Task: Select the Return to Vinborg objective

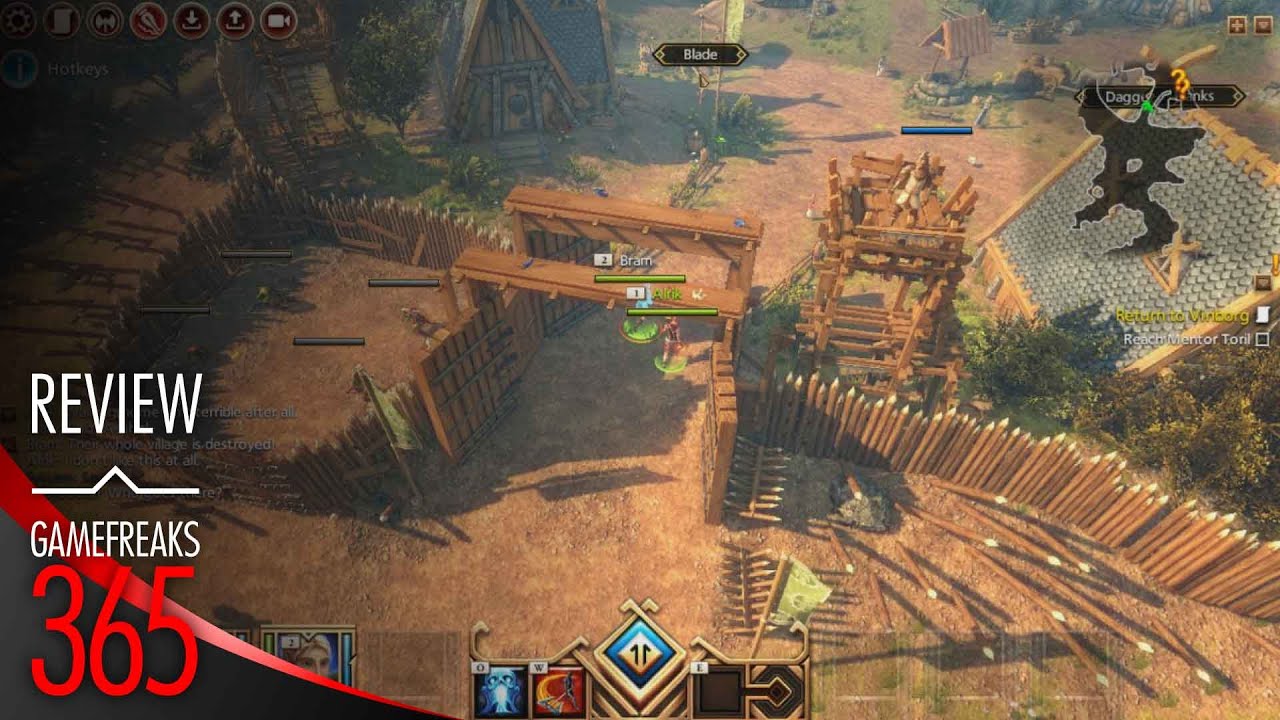Action: click(1182, 316)
